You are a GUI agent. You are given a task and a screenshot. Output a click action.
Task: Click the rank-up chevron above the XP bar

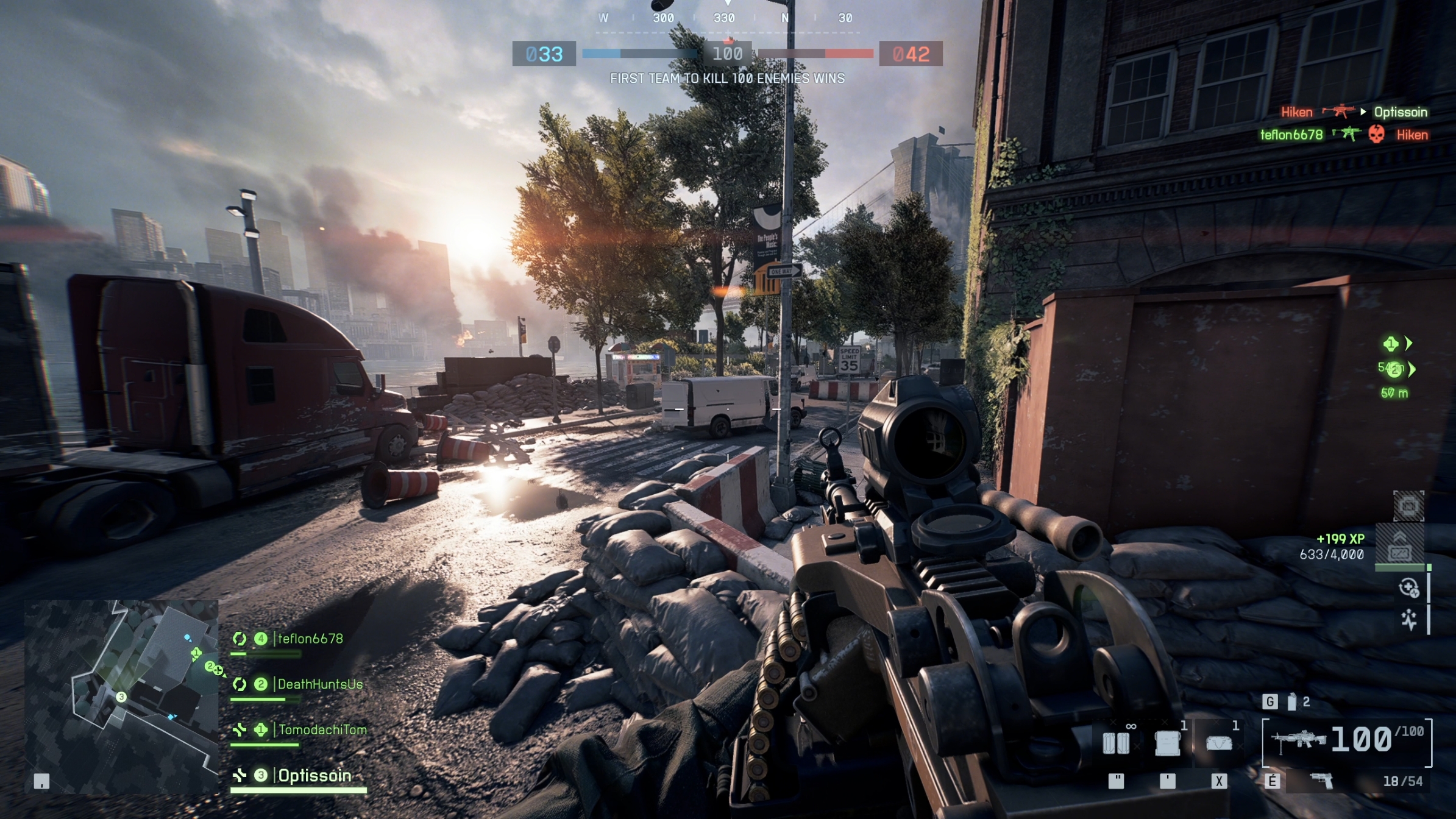(1400, 535)
